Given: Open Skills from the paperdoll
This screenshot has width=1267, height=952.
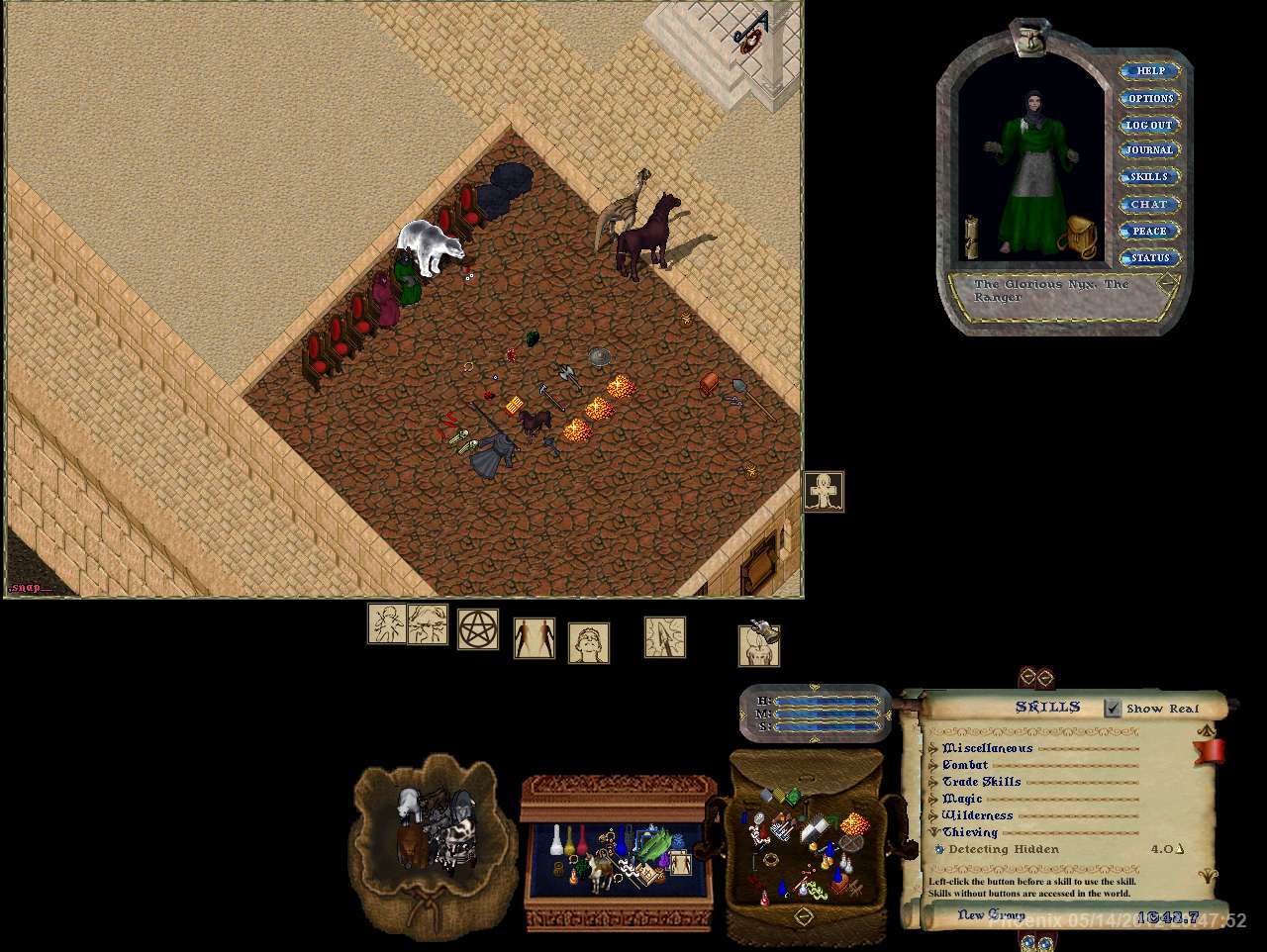Looking at the screenshot, I should tap(1148, 177).
